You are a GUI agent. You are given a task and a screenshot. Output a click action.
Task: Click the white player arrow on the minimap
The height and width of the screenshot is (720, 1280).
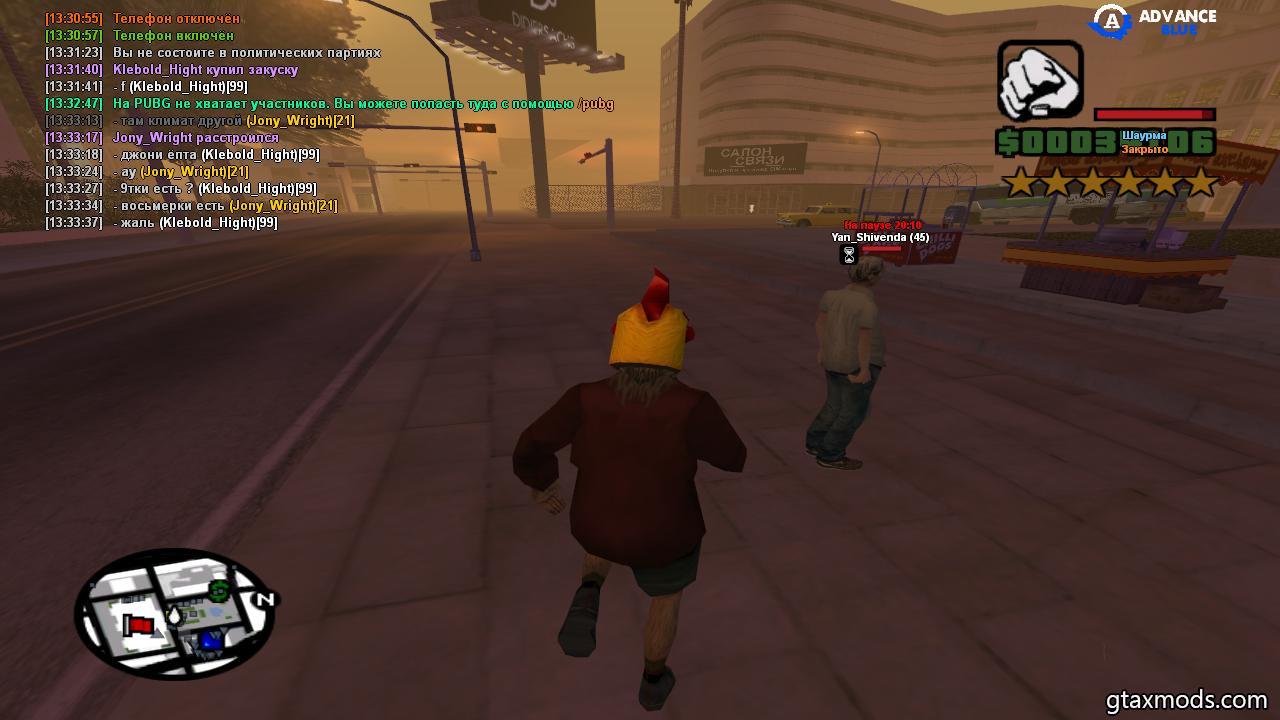[x=174, y=616]
